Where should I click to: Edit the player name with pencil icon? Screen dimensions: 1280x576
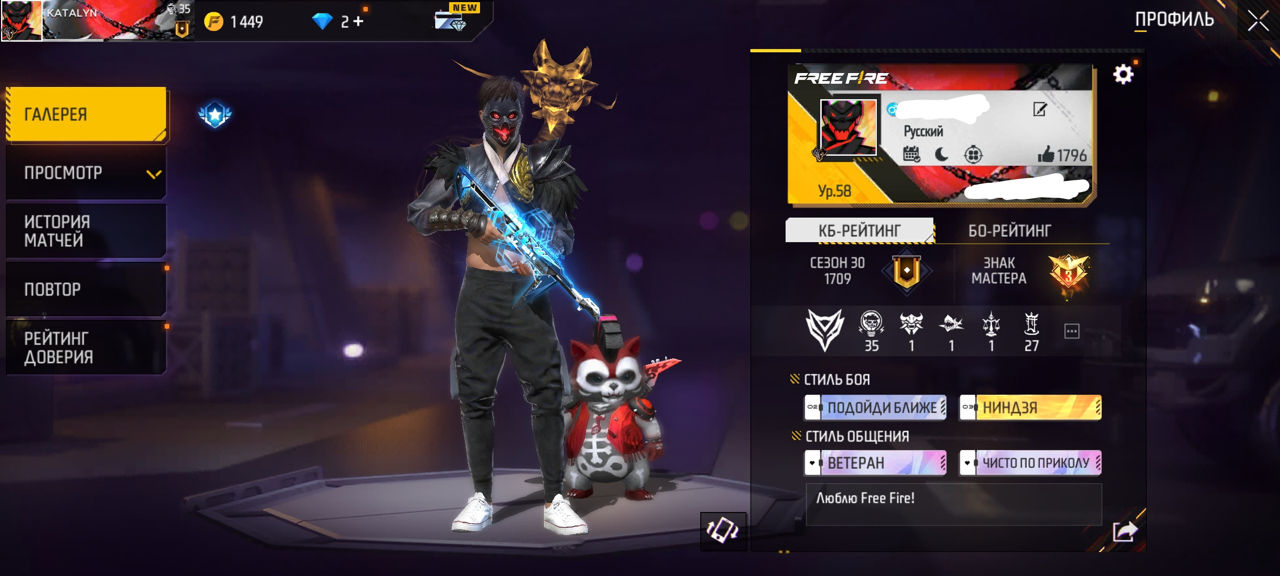[x=1040, y=110]
